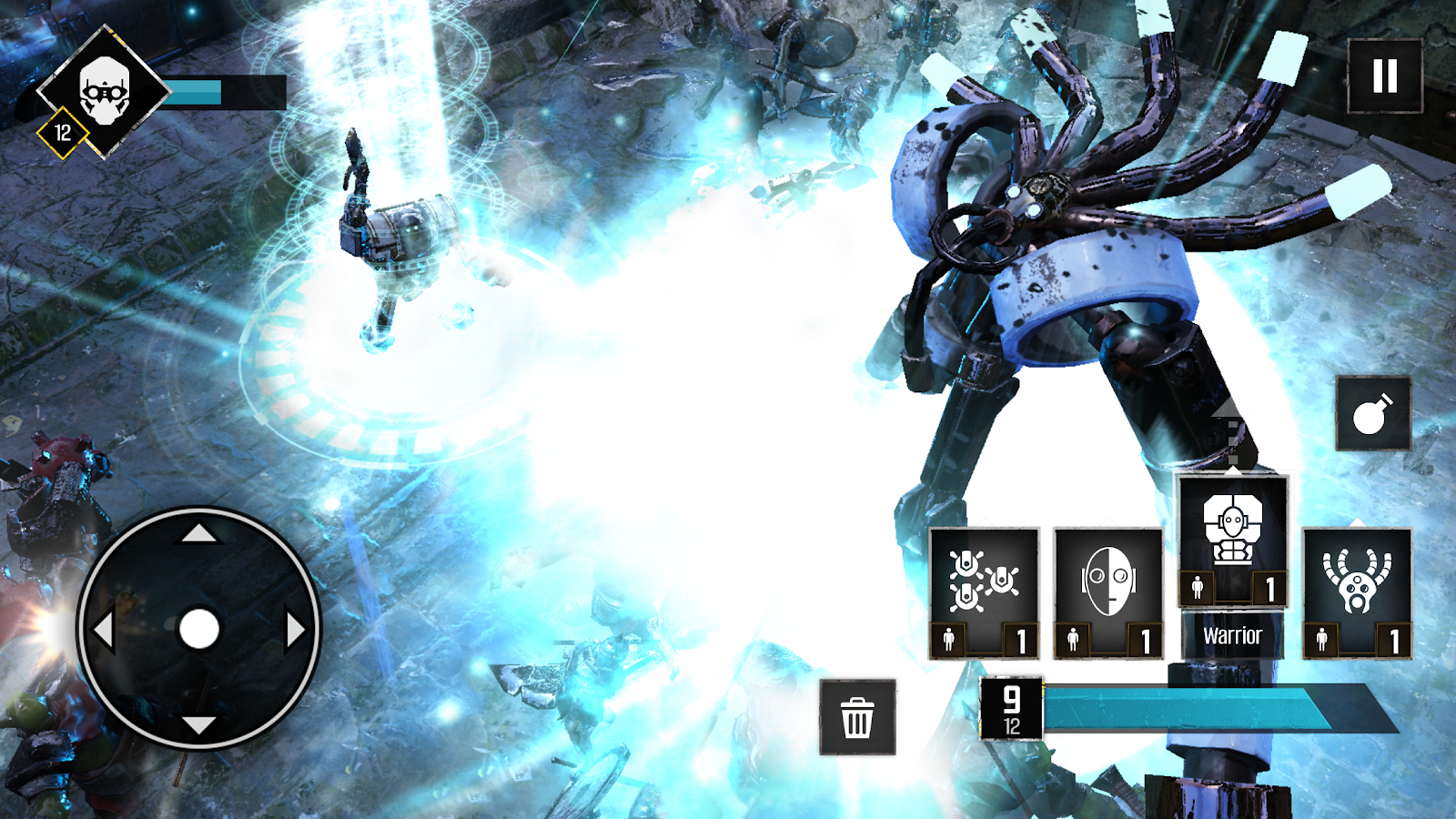The image size is (1456, 819).
Task: Tap the right arrow on the joystick
Action: pos(295,630)
